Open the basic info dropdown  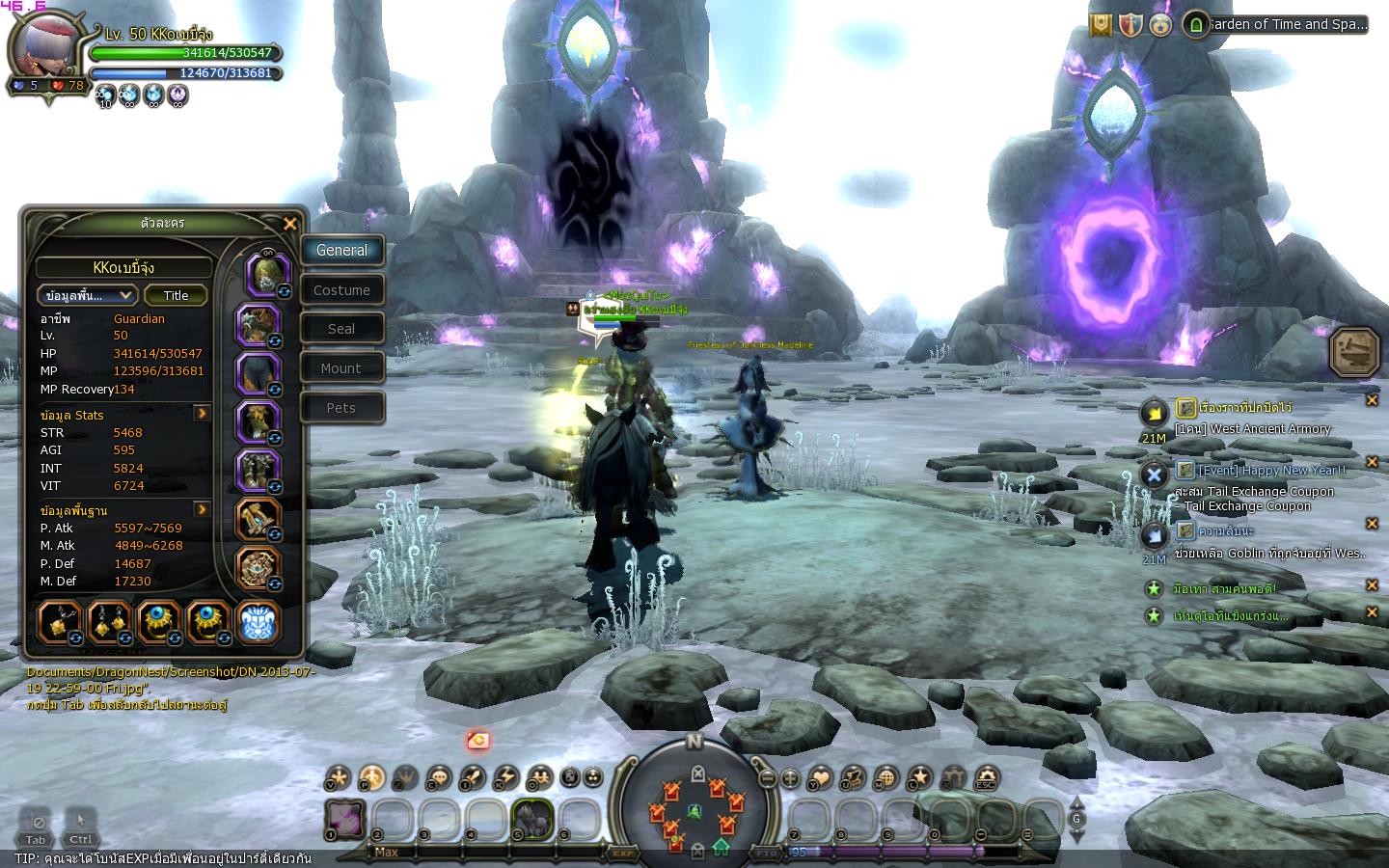tap(87, 295)
